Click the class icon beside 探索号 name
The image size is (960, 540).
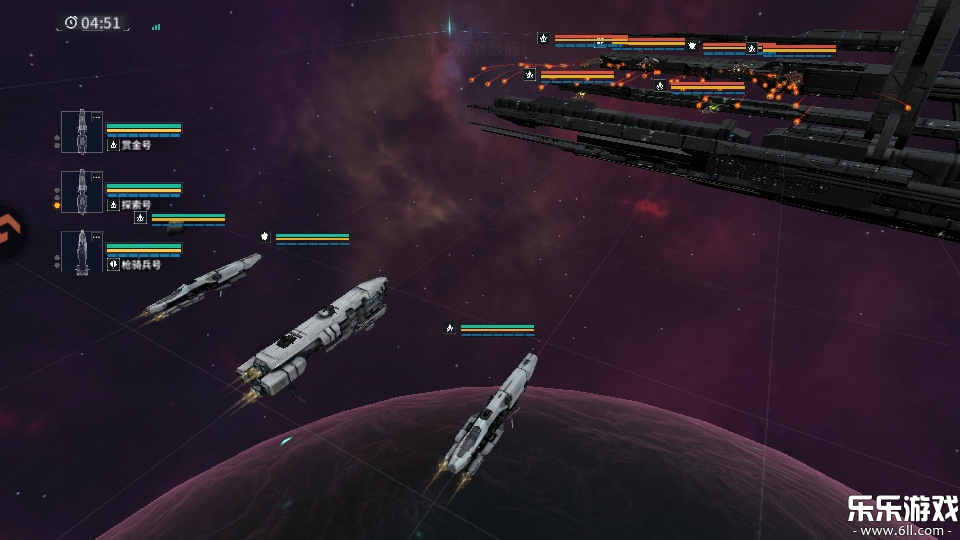pyautogui.click(x=113, y=205)
